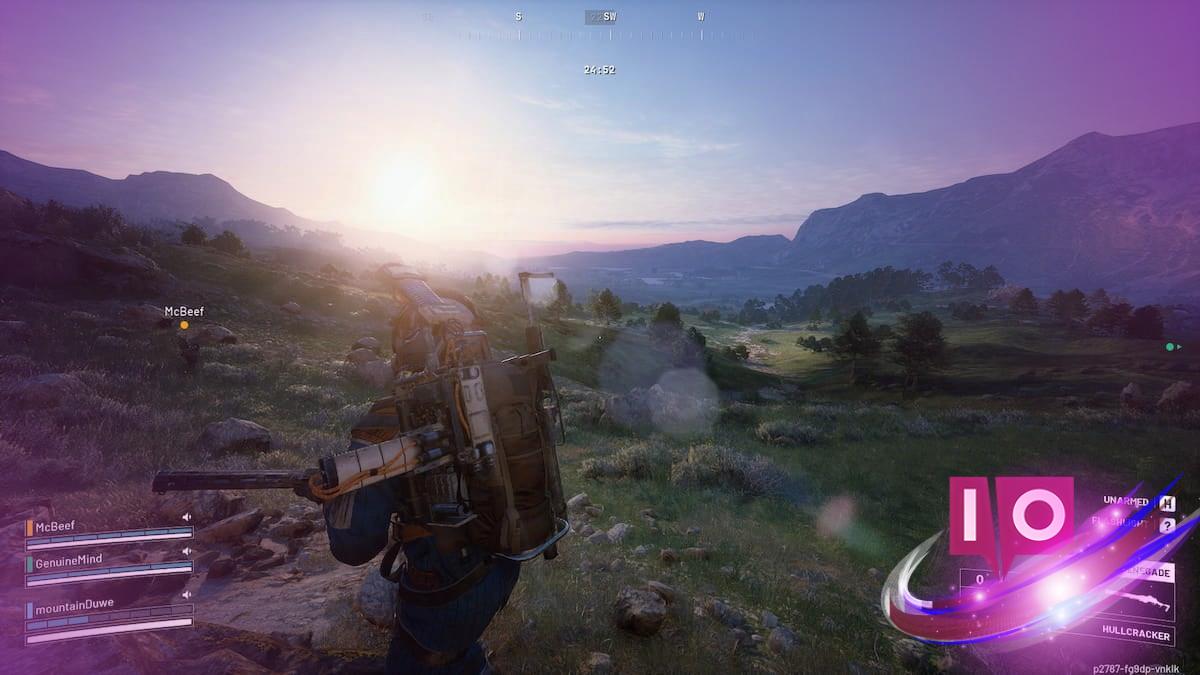Choose the Unarmed option
Image resolution: width=1200 pixels, height=675 pixels.
tap(1127, 500)
